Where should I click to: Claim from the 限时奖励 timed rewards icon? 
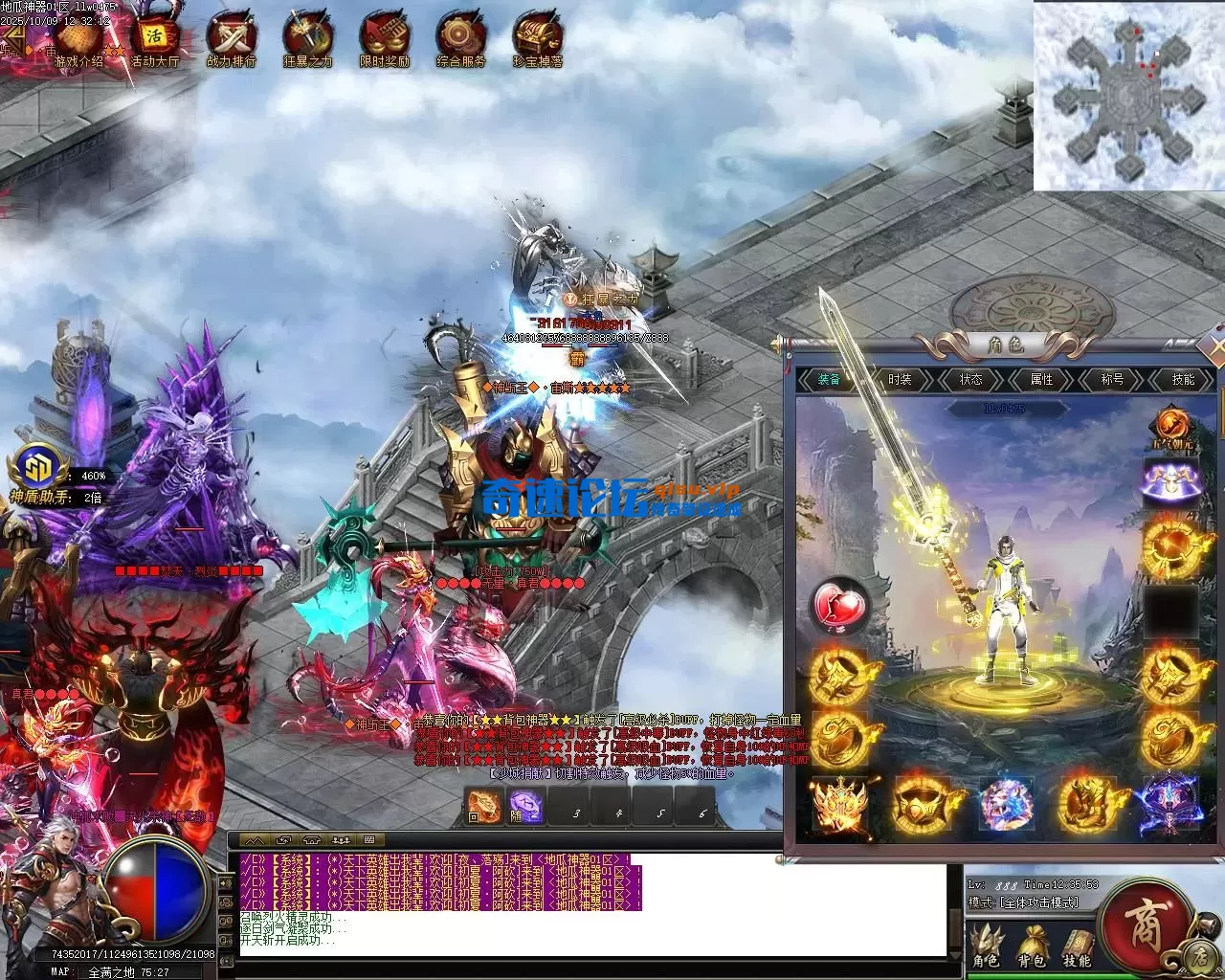[384, 40]
